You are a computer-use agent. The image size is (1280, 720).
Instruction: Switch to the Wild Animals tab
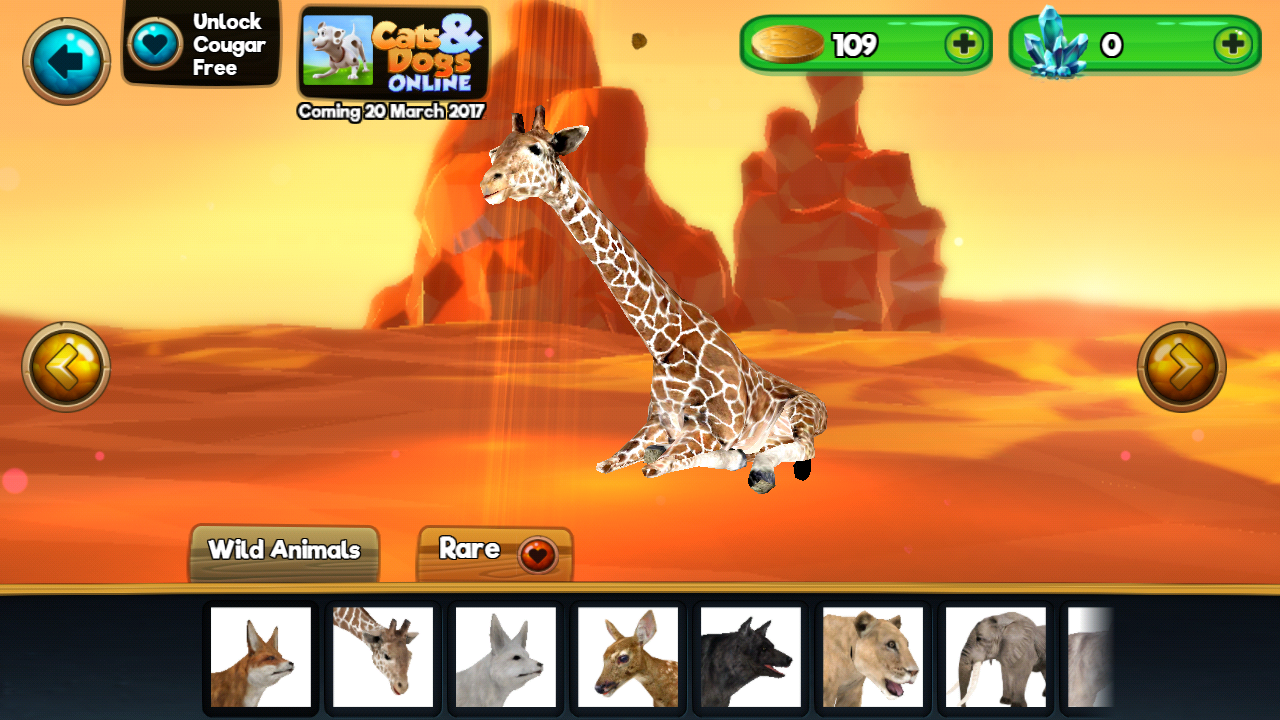[283, 549]
